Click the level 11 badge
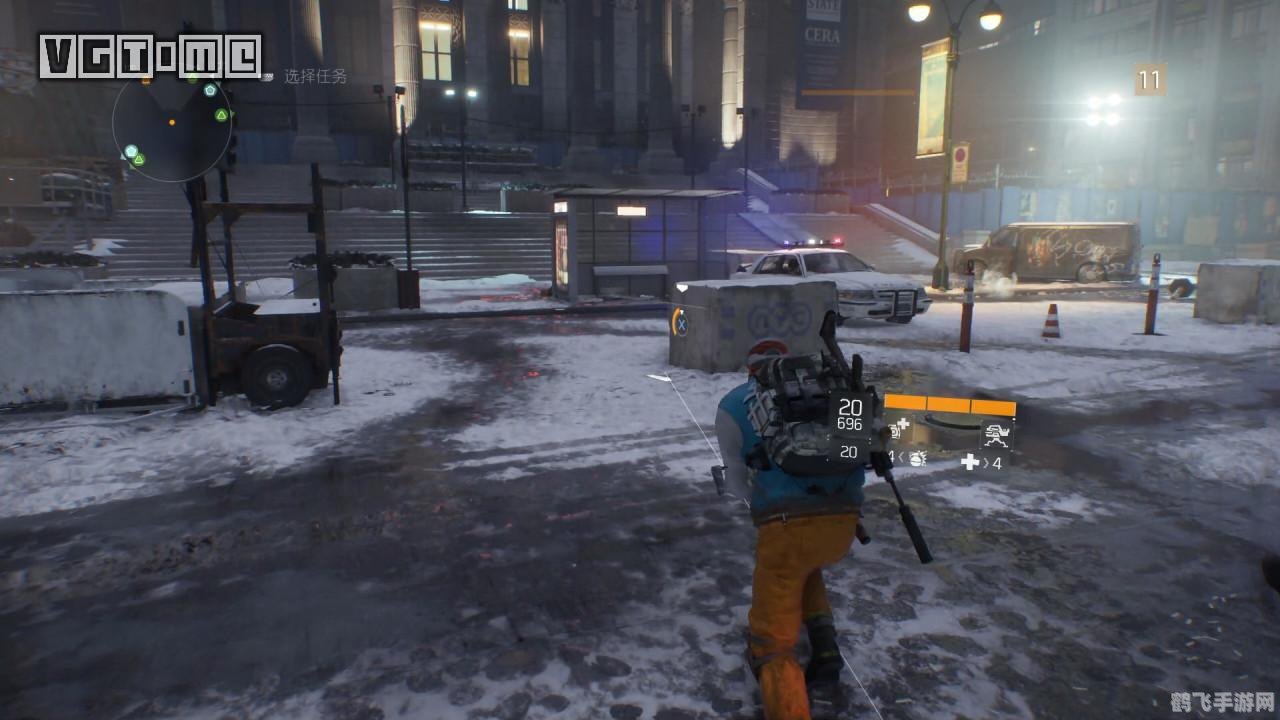 pyautogui.click(x=1150, y=80)
